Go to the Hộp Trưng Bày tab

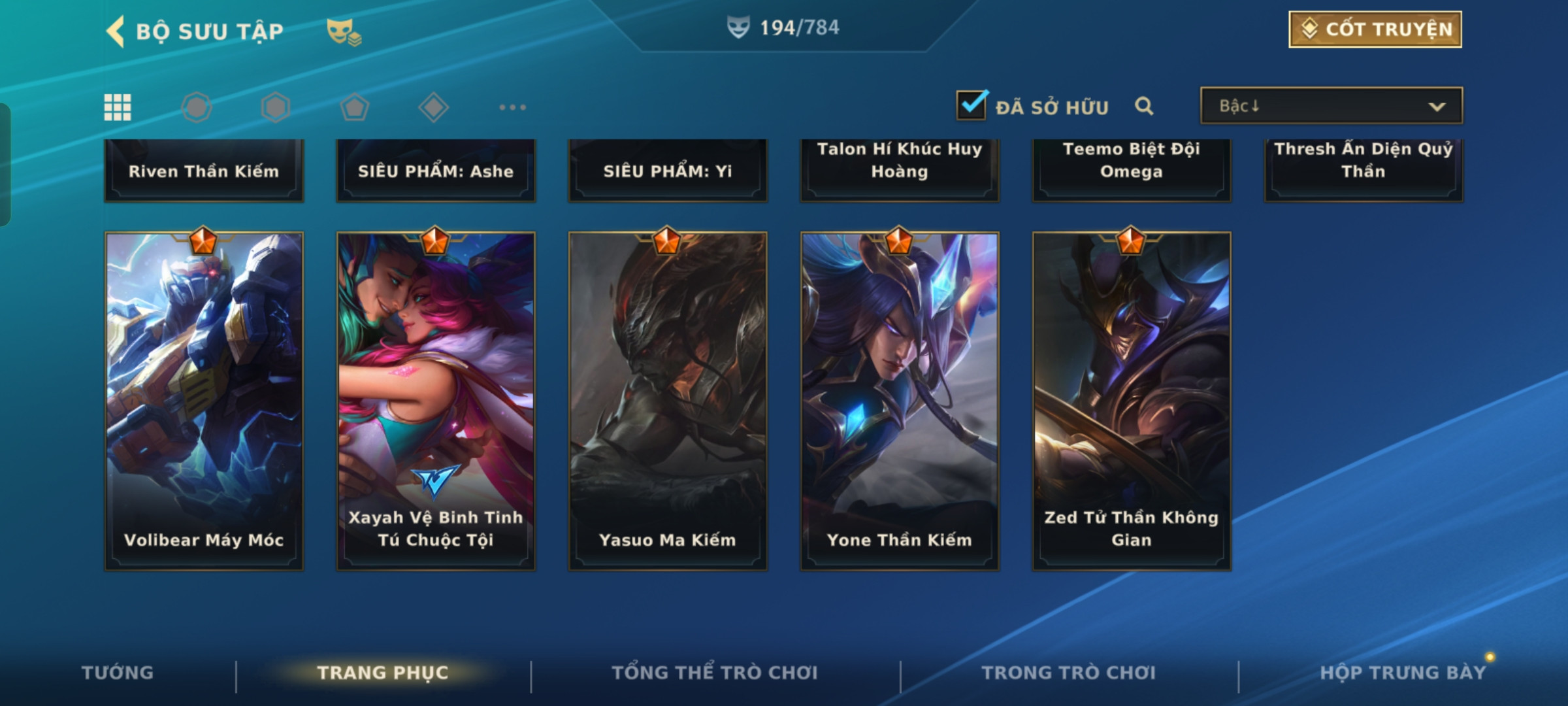coord(1403,673)
